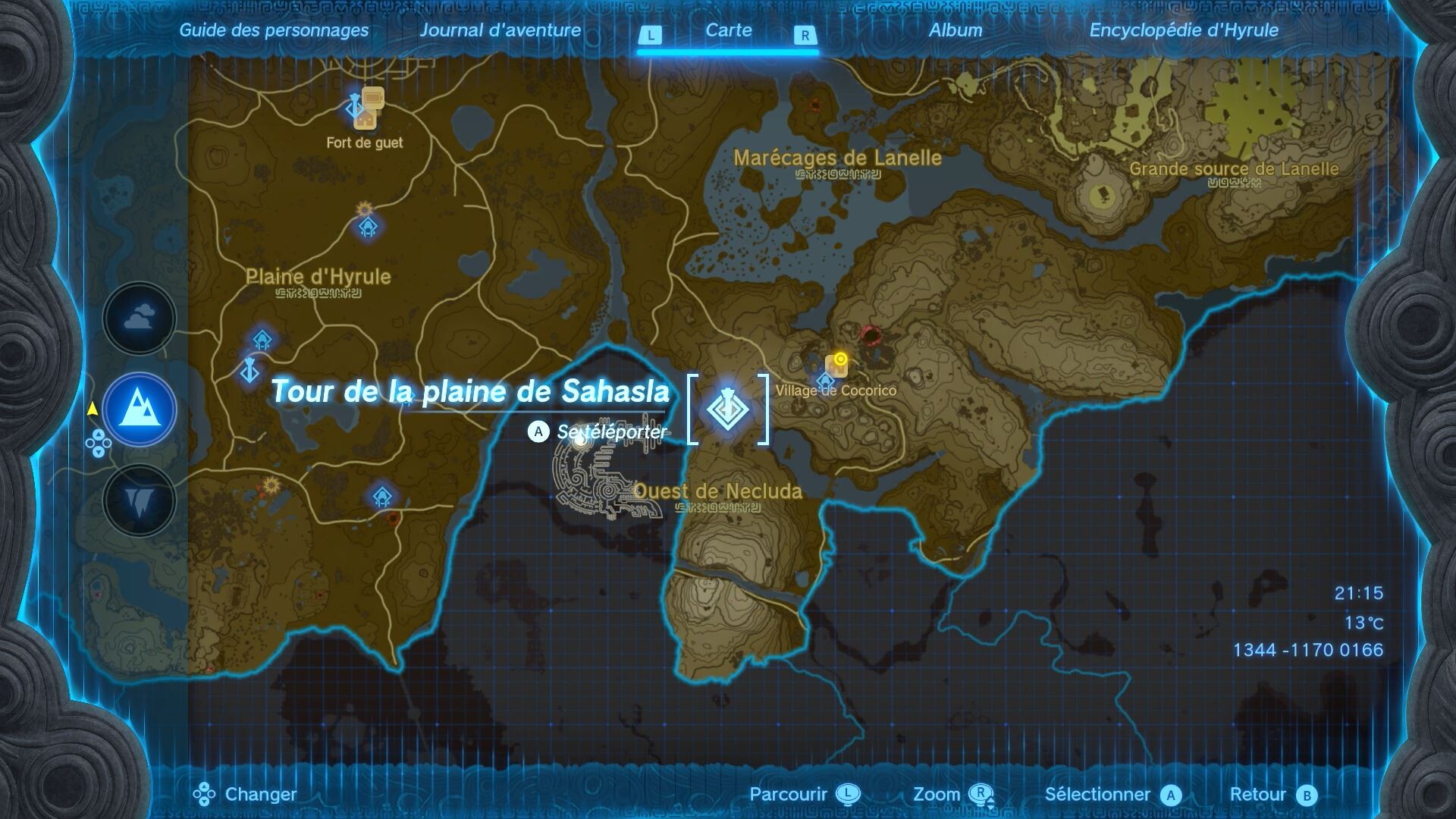Select the shrine icon near Village de Cocorico
This screenshot has width=1456, height=819.
click(x=824, y=383)
